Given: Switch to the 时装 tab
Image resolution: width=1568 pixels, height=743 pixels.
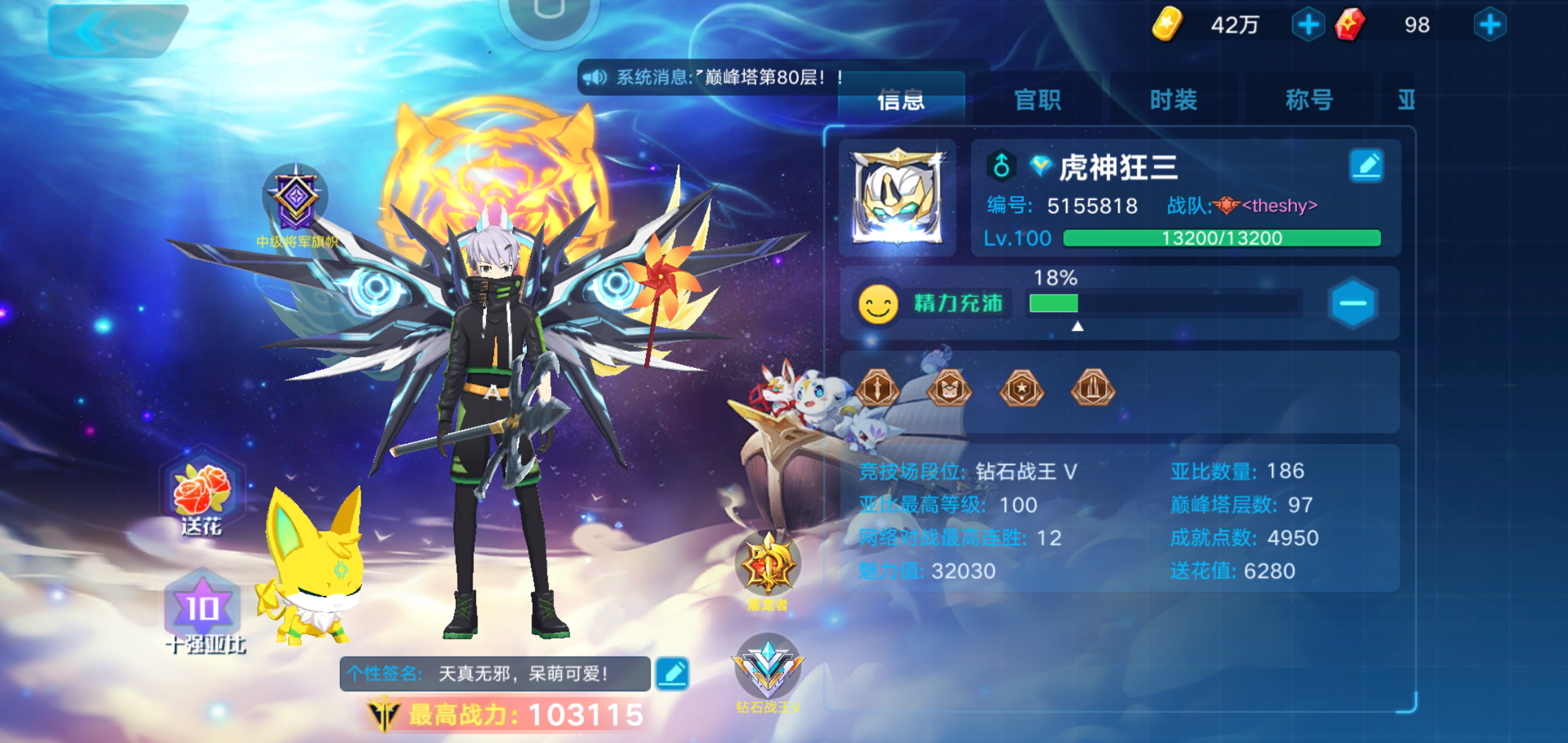Looking at the screenshot, I should point(1172,100).
